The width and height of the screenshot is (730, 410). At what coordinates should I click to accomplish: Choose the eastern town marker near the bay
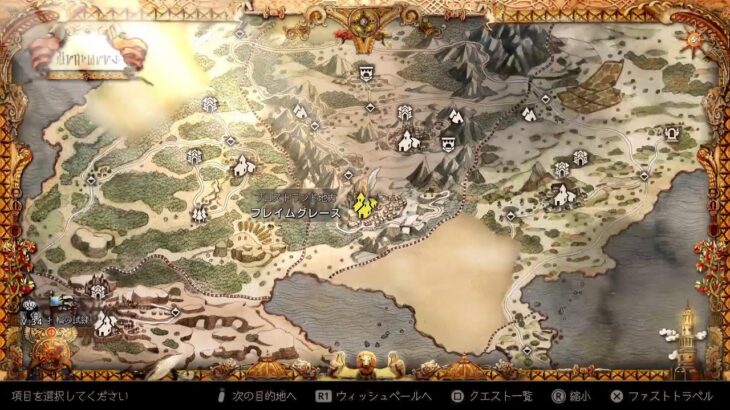(x=562, y=194)
